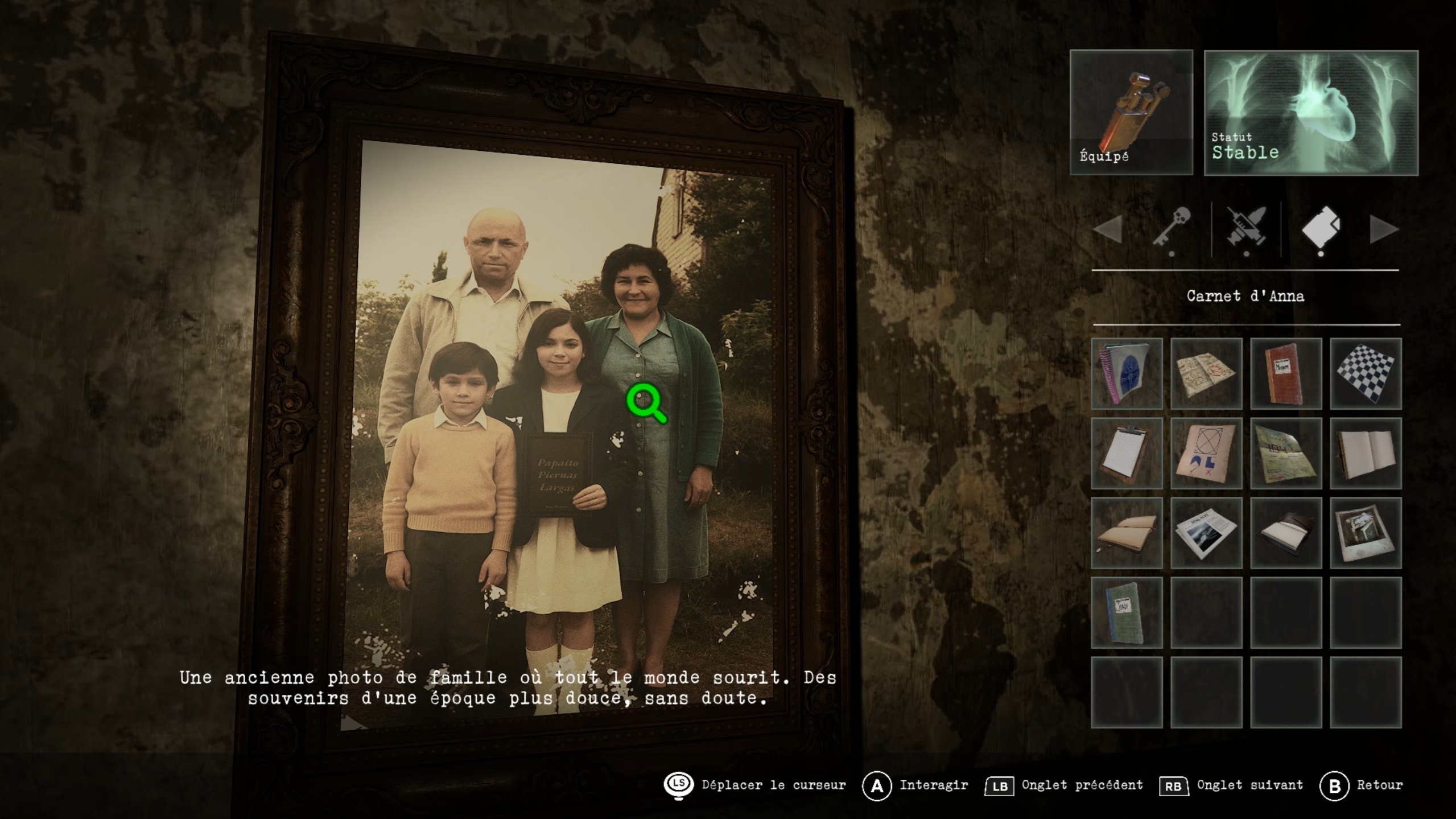Open the Statut health X-ray panel
The height and width of the screenshot is (819, 1456).
[1310, 112]
